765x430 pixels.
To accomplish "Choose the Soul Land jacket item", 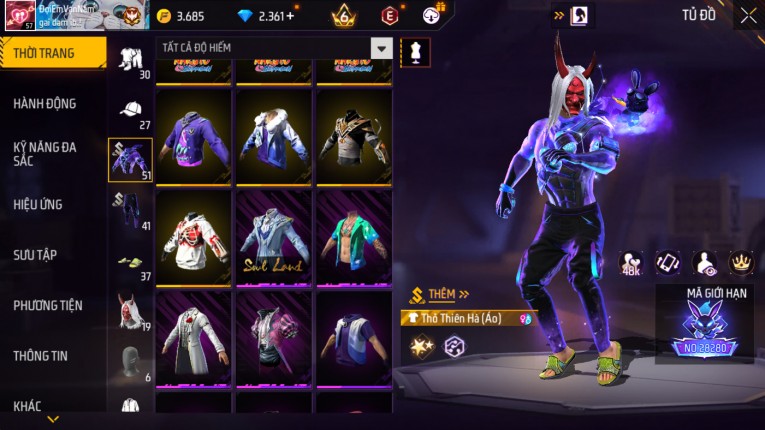I will point(274,238).
